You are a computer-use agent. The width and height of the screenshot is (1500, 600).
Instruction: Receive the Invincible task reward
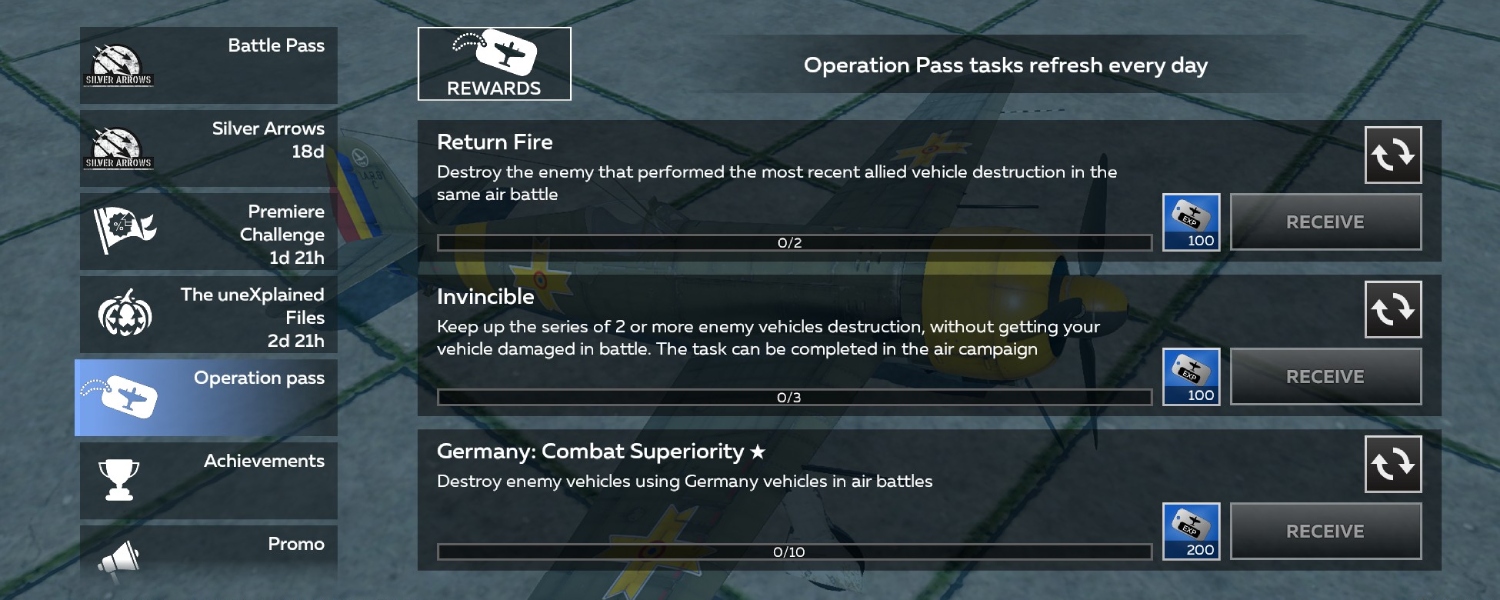click(x=1325, y=377)
